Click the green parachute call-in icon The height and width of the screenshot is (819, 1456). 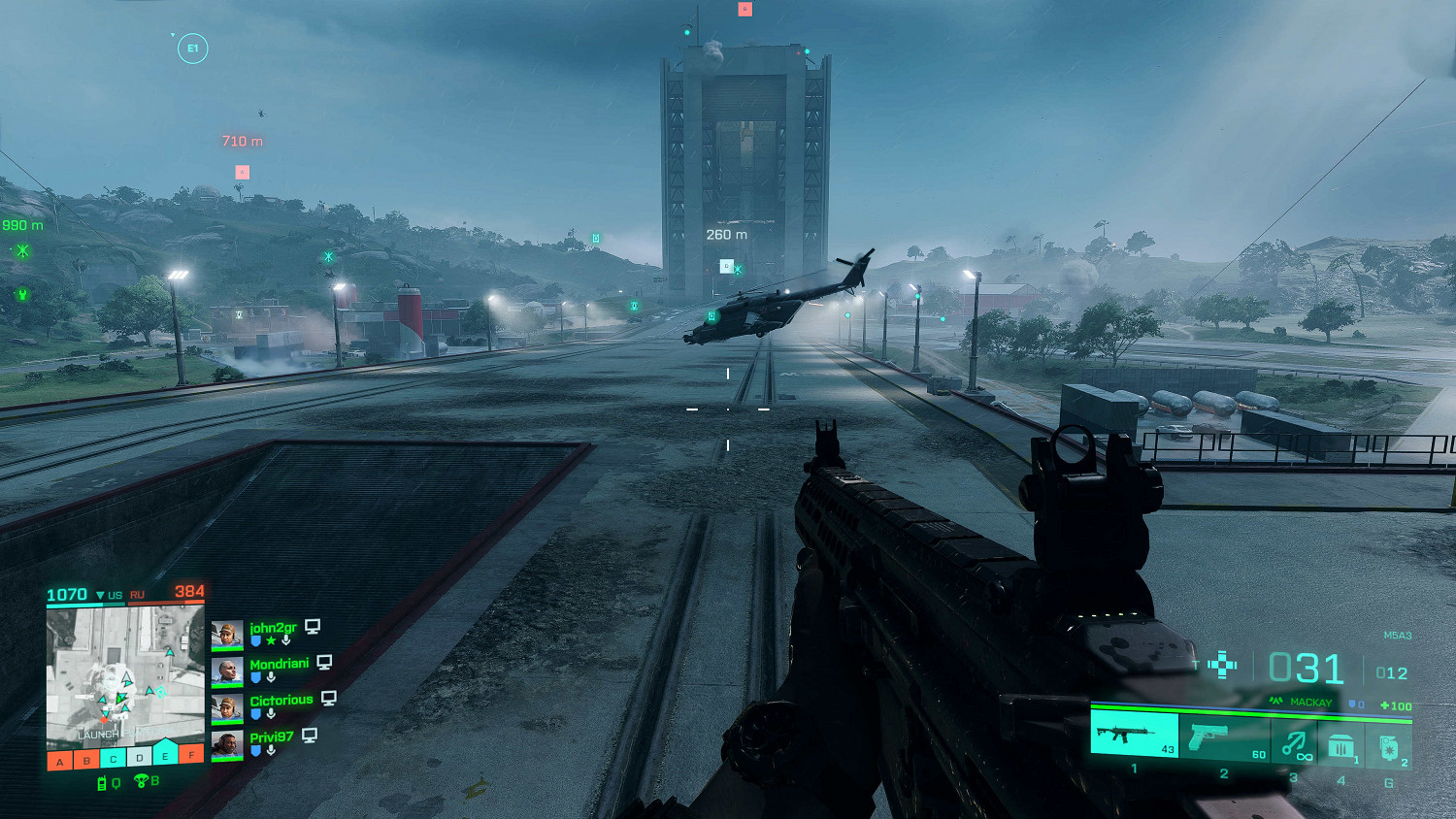[141, 781]
